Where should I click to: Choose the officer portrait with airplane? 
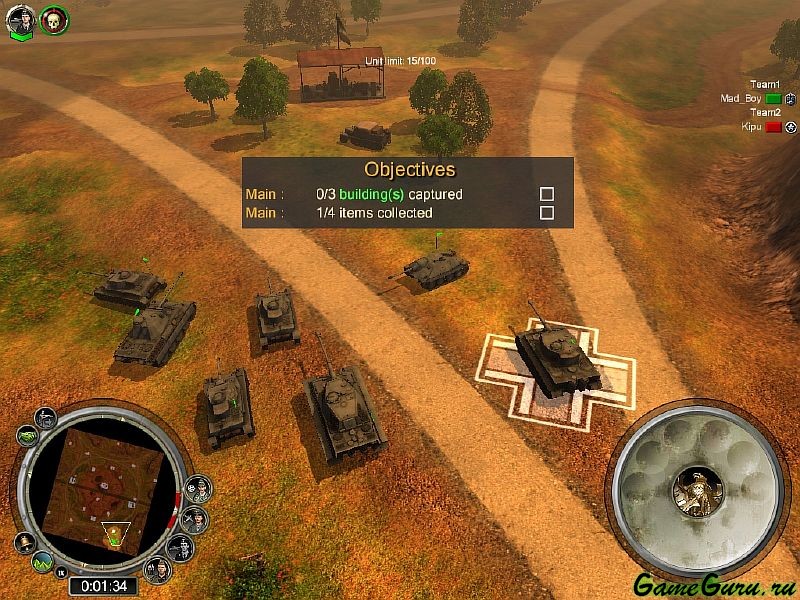(196, 519)
